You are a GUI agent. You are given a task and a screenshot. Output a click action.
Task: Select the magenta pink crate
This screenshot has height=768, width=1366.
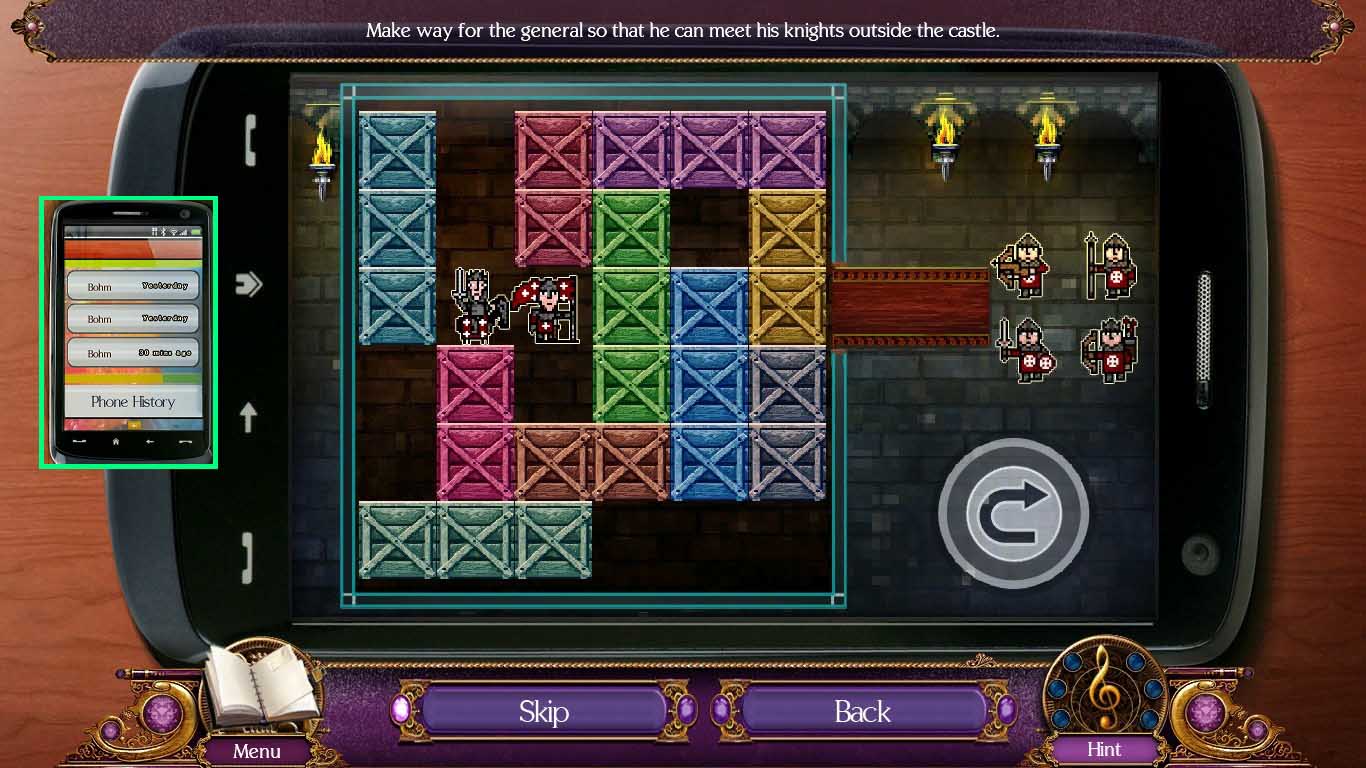[x=475, y=423]
